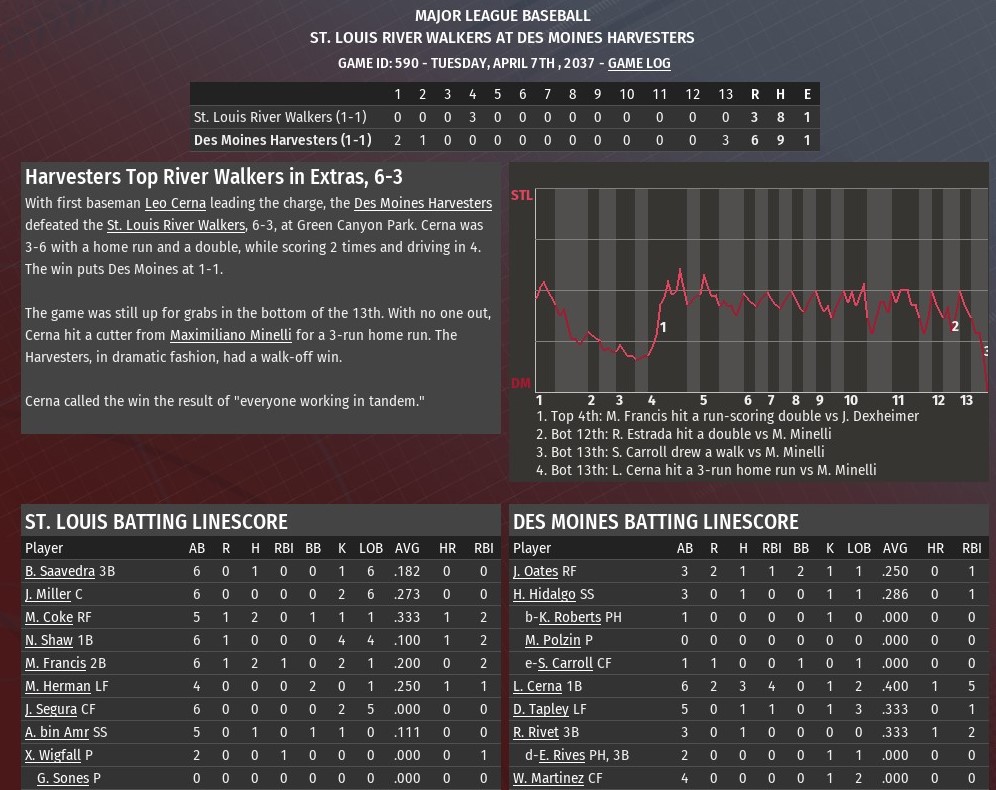This screenshot has height=790, width=996.
Task: Open Leo Cerna's player page
Action: click(x=175, y=203)
